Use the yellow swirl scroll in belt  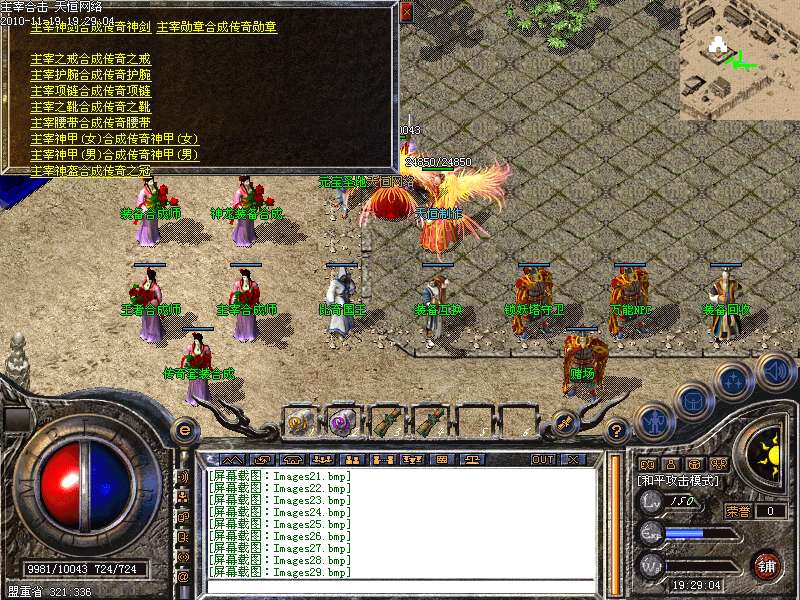(x=299, y=421)
